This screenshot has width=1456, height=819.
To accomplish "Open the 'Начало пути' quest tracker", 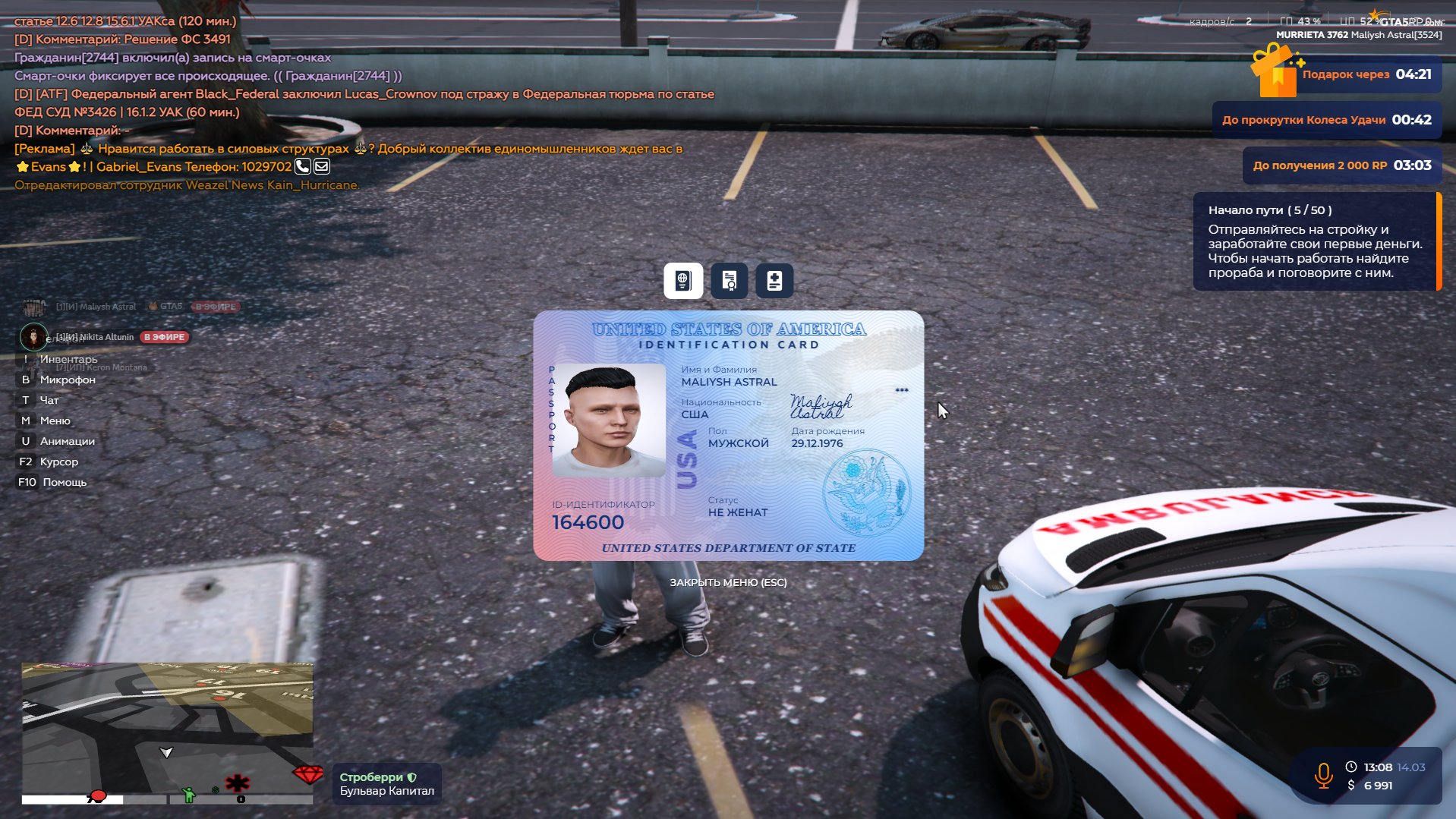I will [x=1315, y=241].
